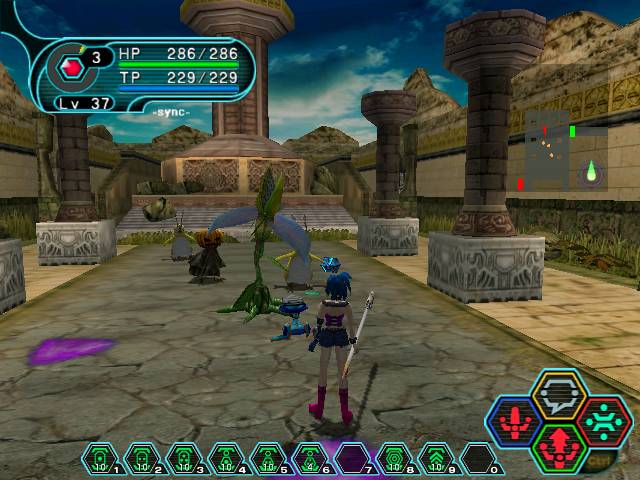This screenshot has height=480, width=640.
Task: Use the hotbar item in slot 2
Action: (x=142, y=458)
